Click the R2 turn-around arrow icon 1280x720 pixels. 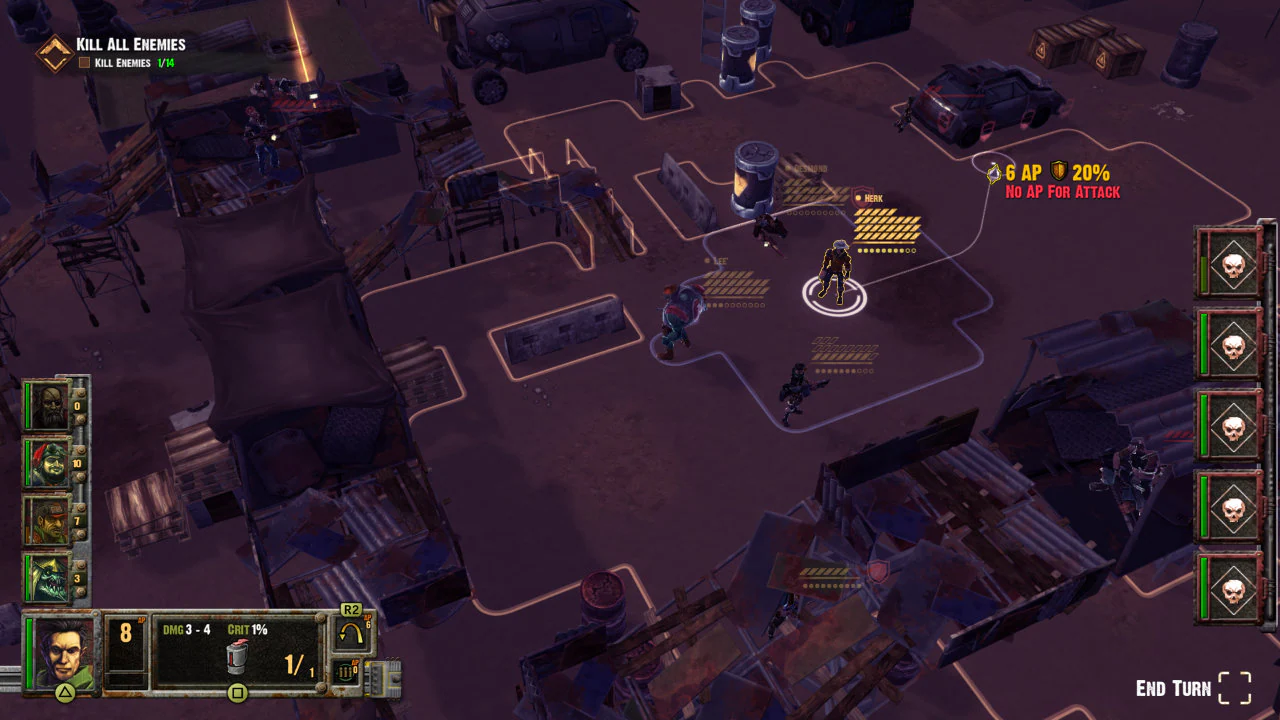(351, 633)
